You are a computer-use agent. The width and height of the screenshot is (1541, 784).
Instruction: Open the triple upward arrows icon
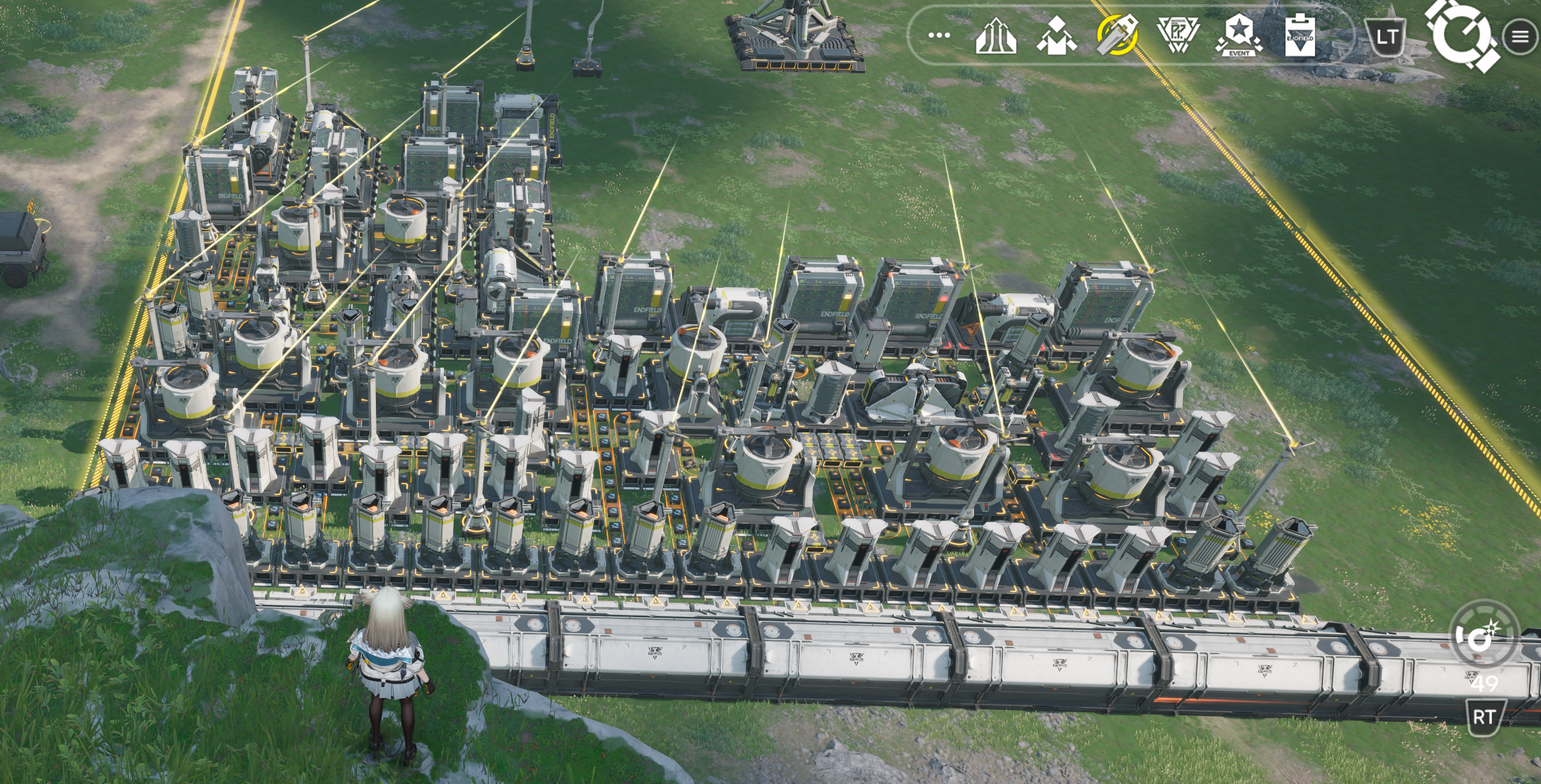click(x=996, y=36)
